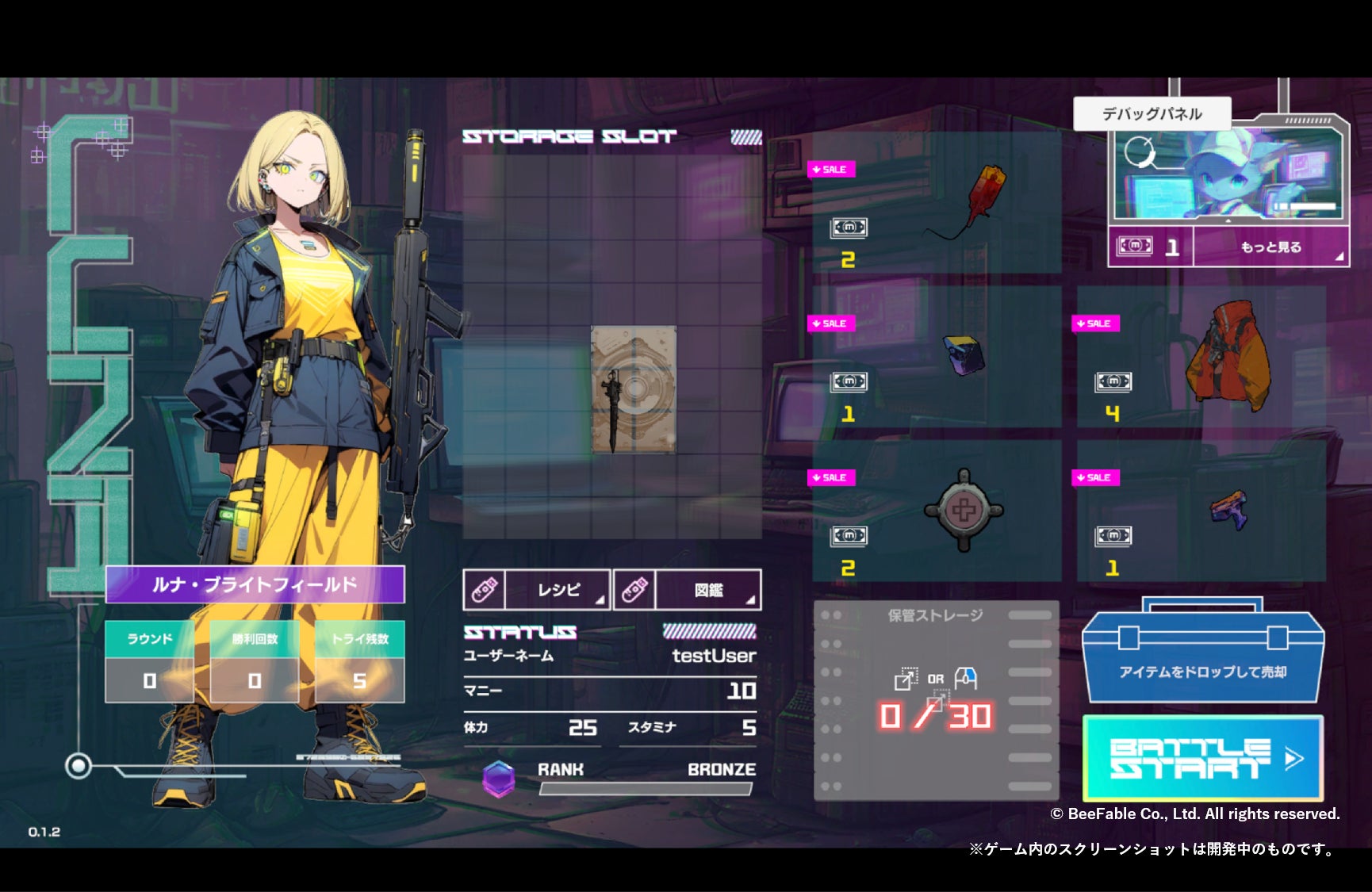Image resolution: width=1372 pixels, height=892 pixels.
Task: Click the デバッグパネル debug panel button
Action: coord(1152,114)
